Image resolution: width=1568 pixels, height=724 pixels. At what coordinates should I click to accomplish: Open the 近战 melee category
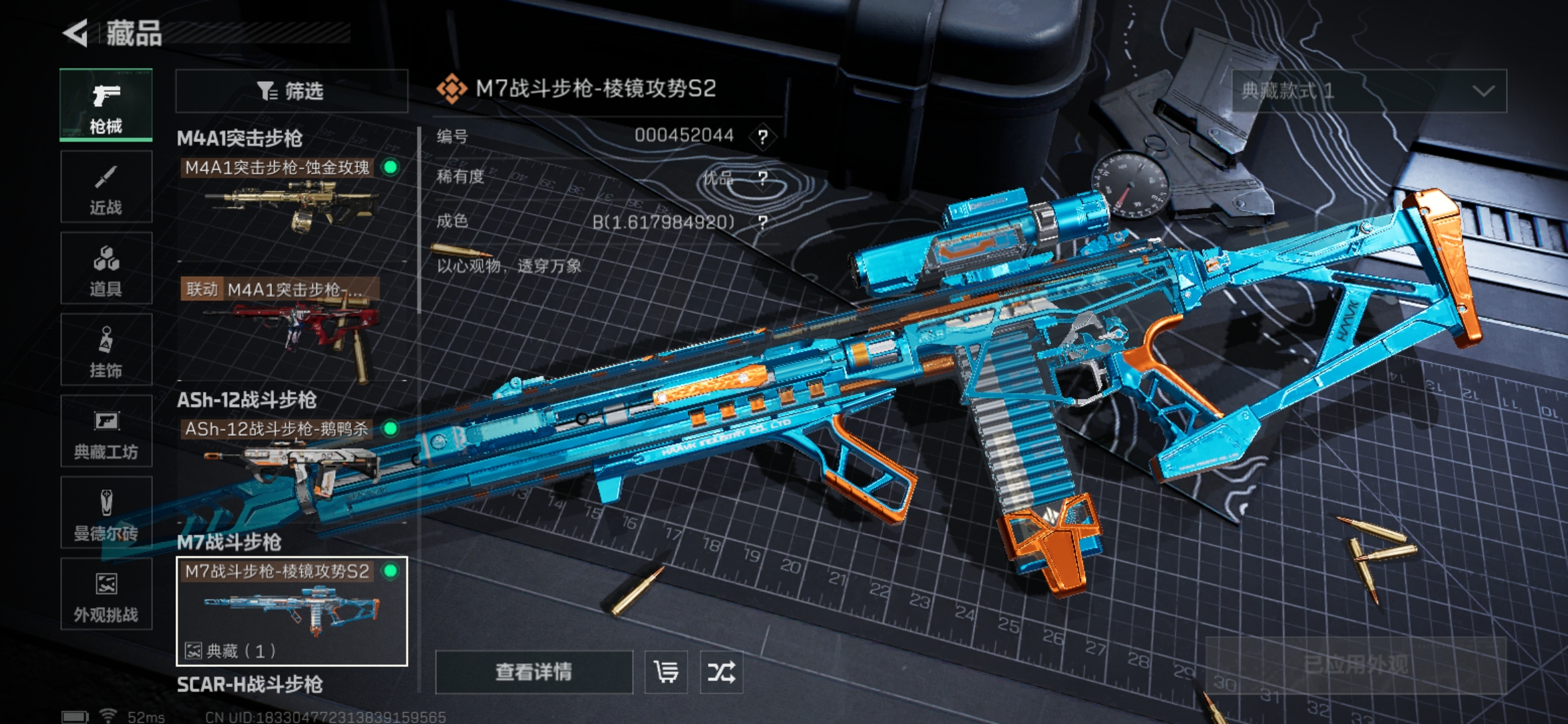[106, 187]
